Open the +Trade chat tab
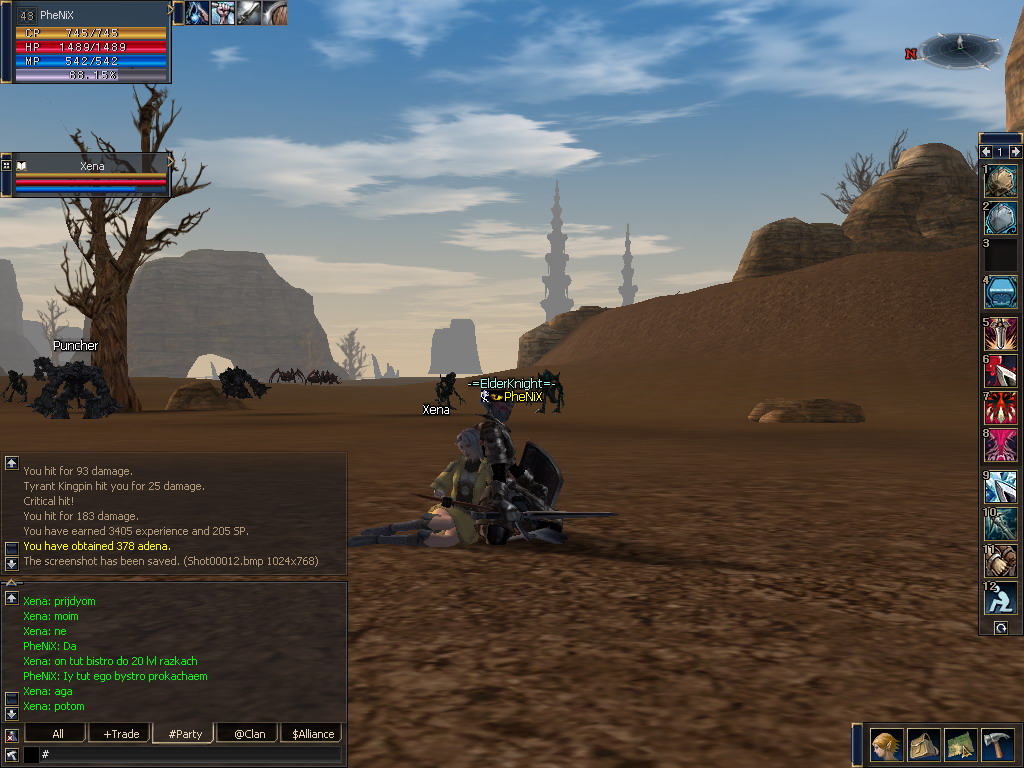This screenshot has width=1024, height=768. point(121,733)
